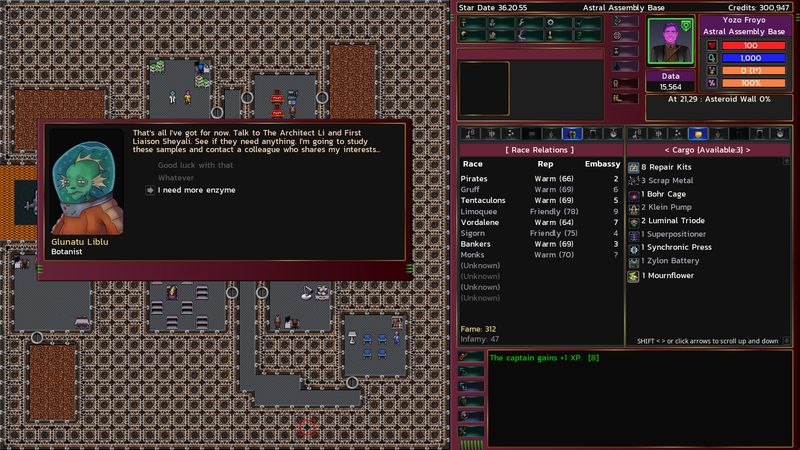Choose the "I need more enzyme" reply

pos(196,190)
